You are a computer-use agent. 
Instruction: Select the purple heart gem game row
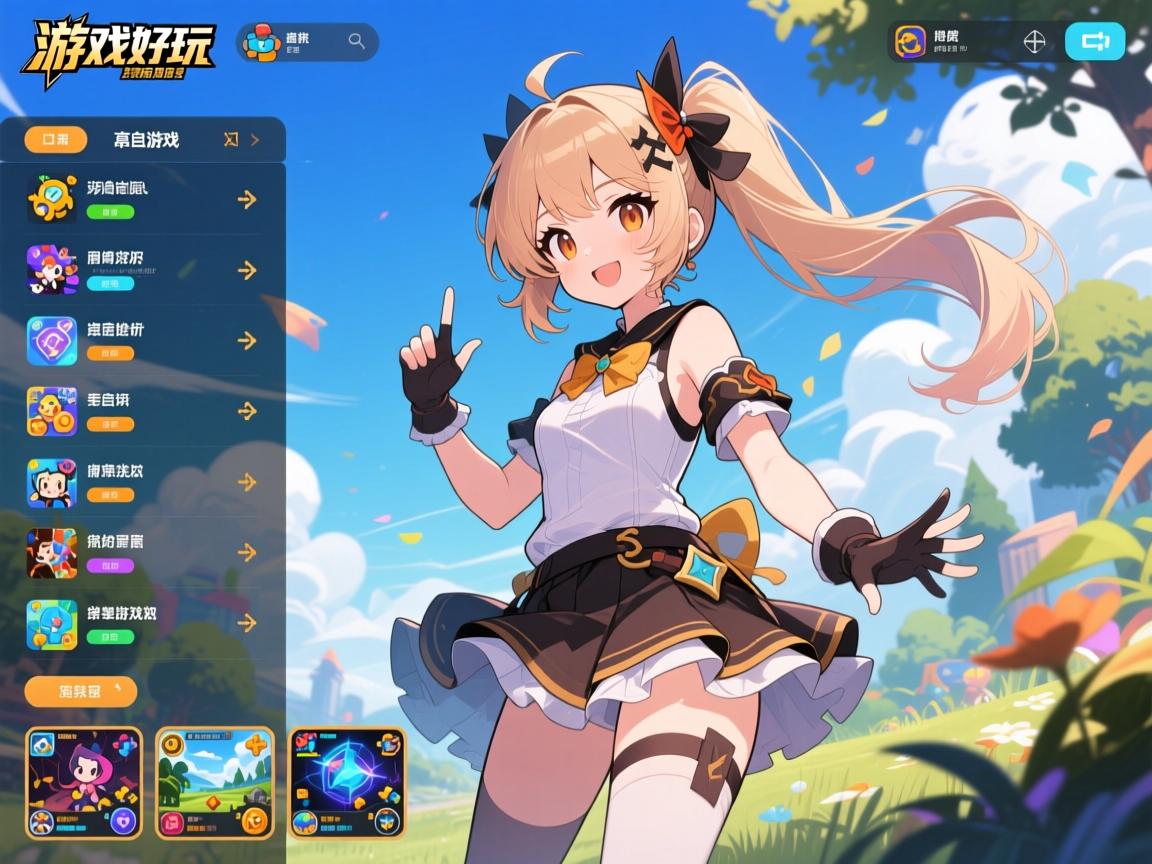[x=140, y=340]
